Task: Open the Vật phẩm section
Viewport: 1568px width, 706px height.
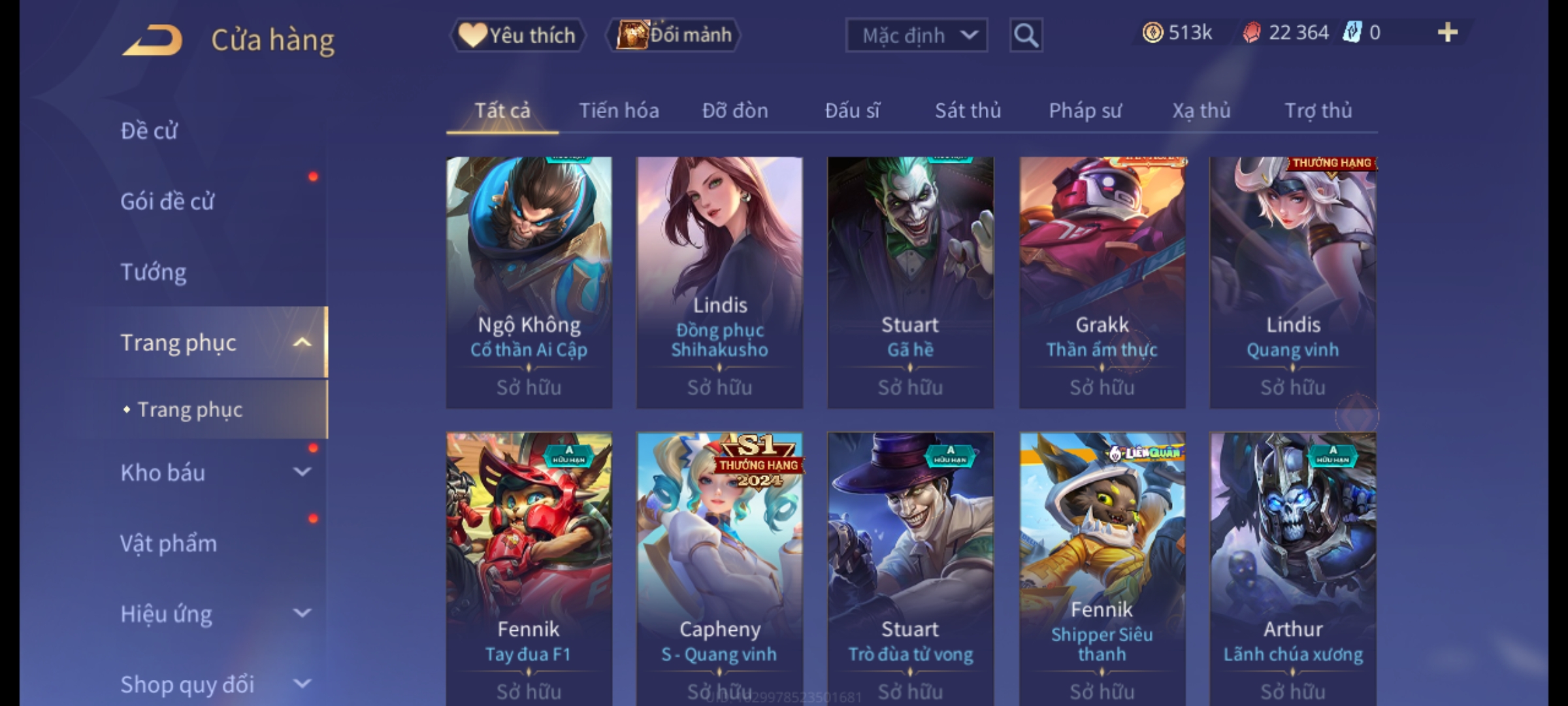Action: [169, 543]
